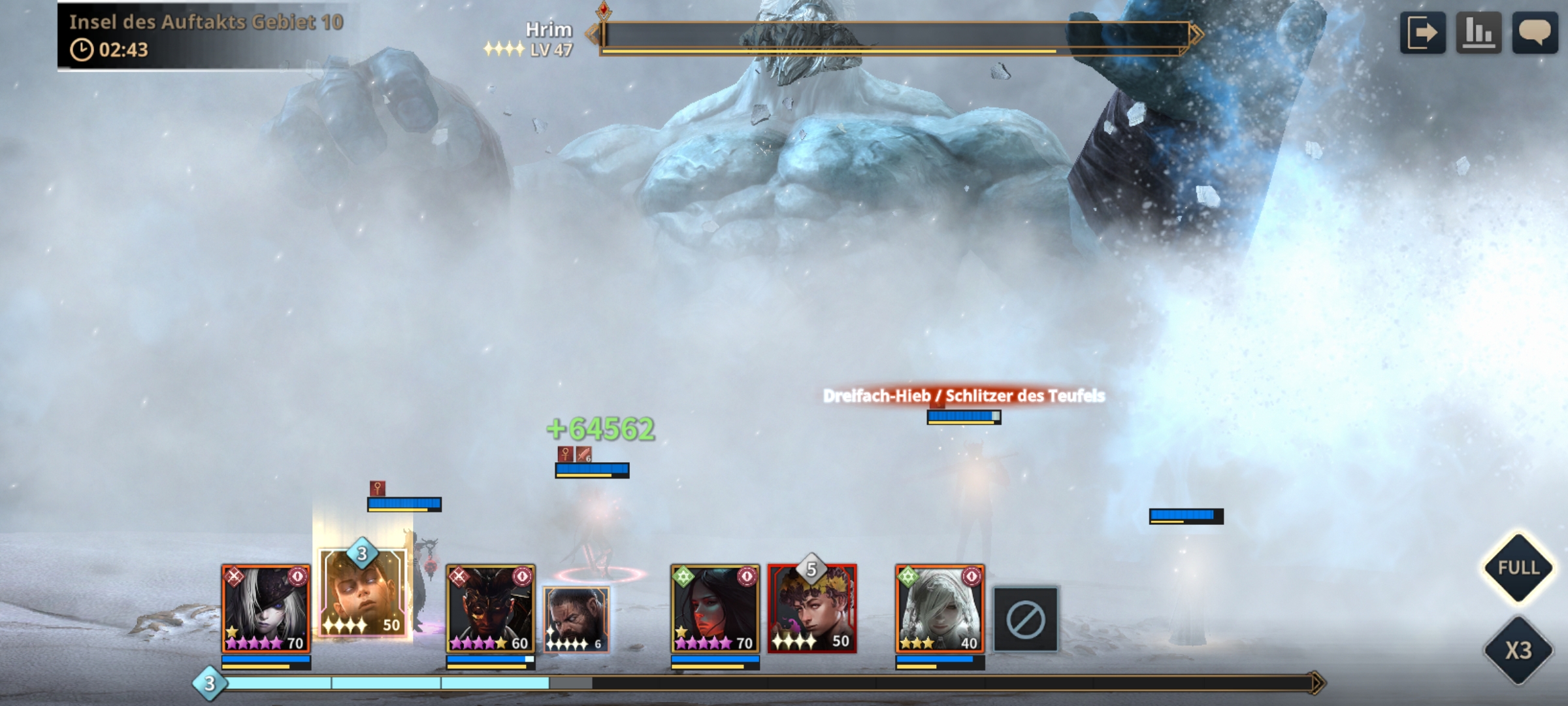Click the blocked empty skill slot

(x=1025, y=620)
